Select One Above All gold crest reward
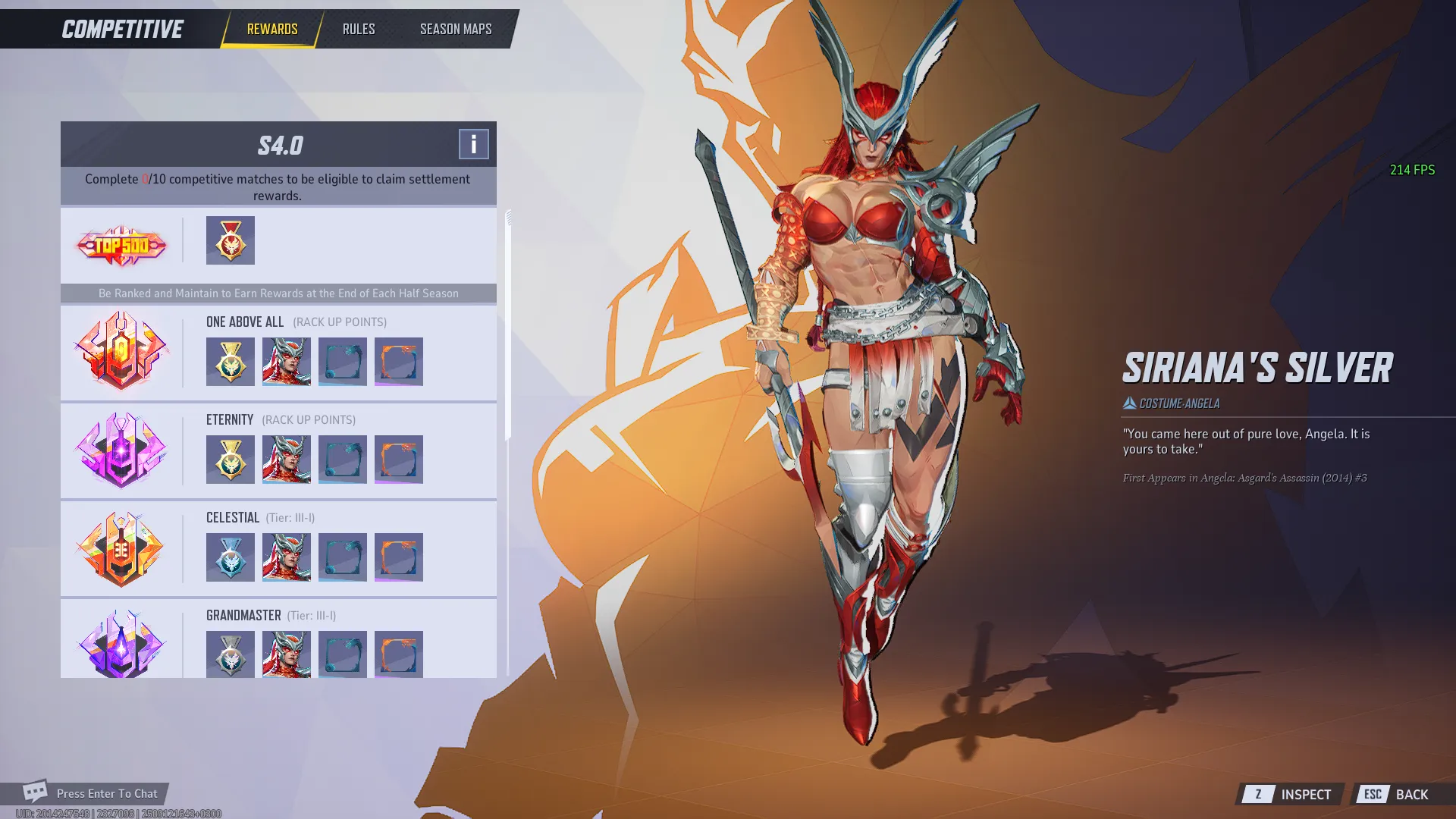This screenshot has width=1456, height=819. click(230, 362)
